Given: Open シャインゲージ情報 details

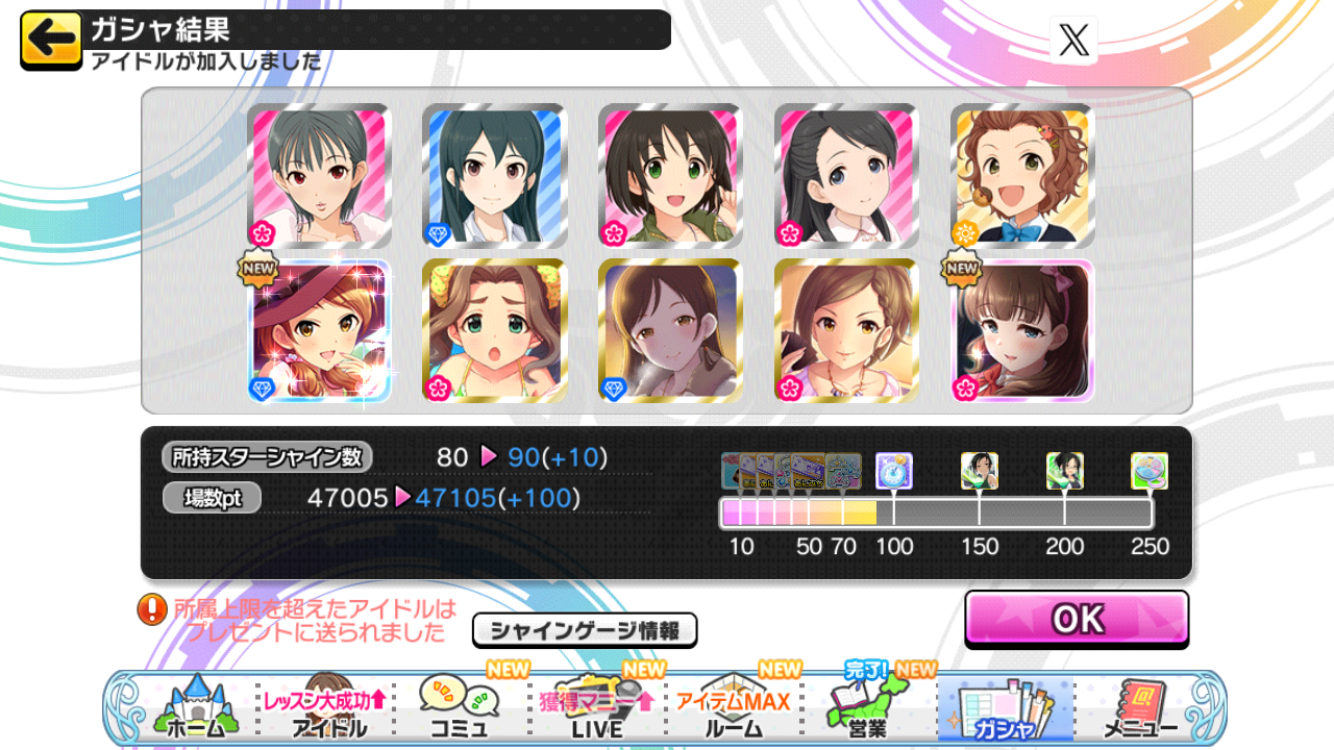Looking at the screenshot, I should (x=584, y=630).
